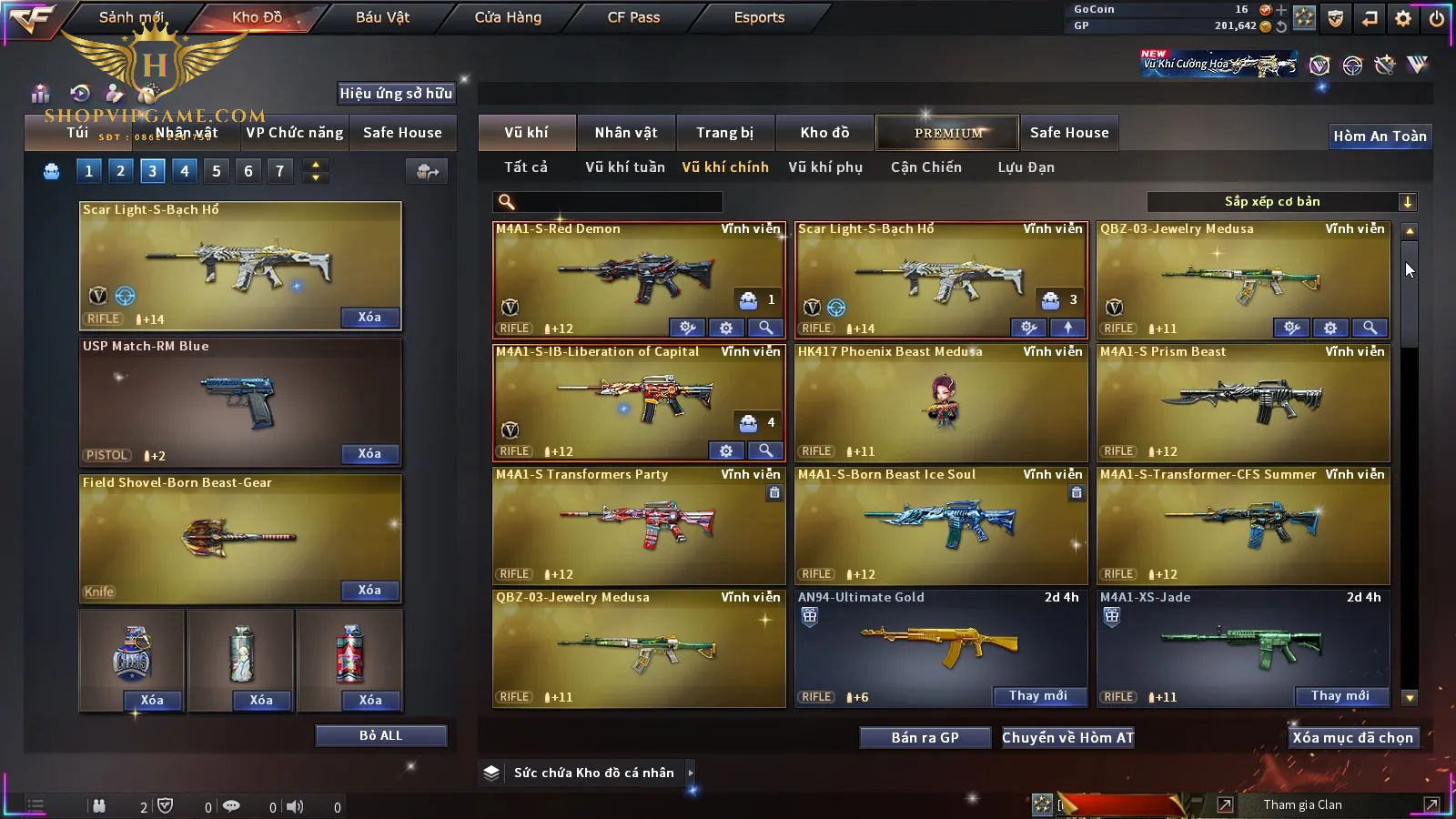Delete selected items with Xóa mục đã chọn
Screen dimensions: 1456x819
[1352, 738]
